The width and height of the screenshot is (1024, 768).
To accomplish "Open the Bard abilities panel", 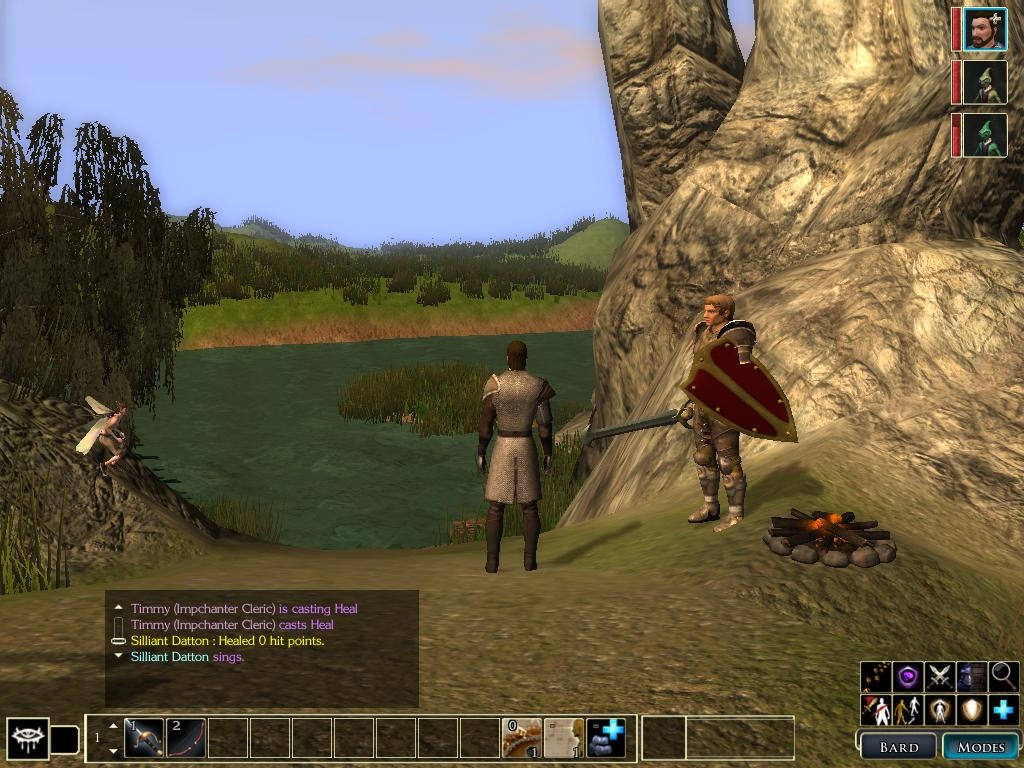I will [899, 747].
